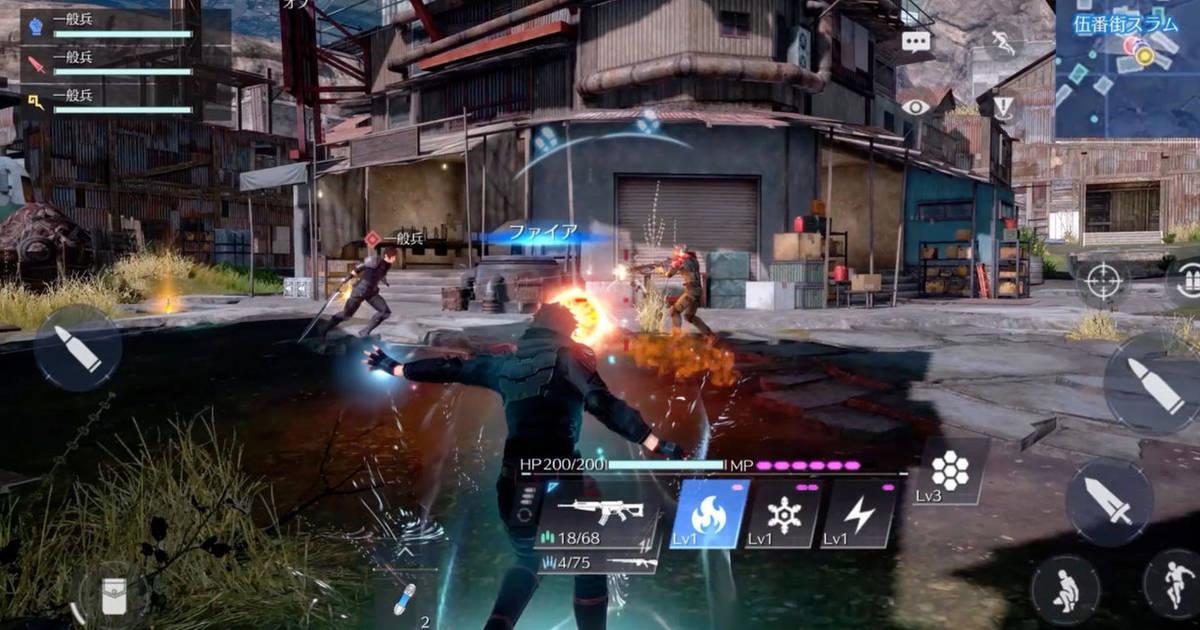This screenshot has height=630, width=1200.
Task: Open the 伍番街スラム minimap
Action: click(1128, 70)
